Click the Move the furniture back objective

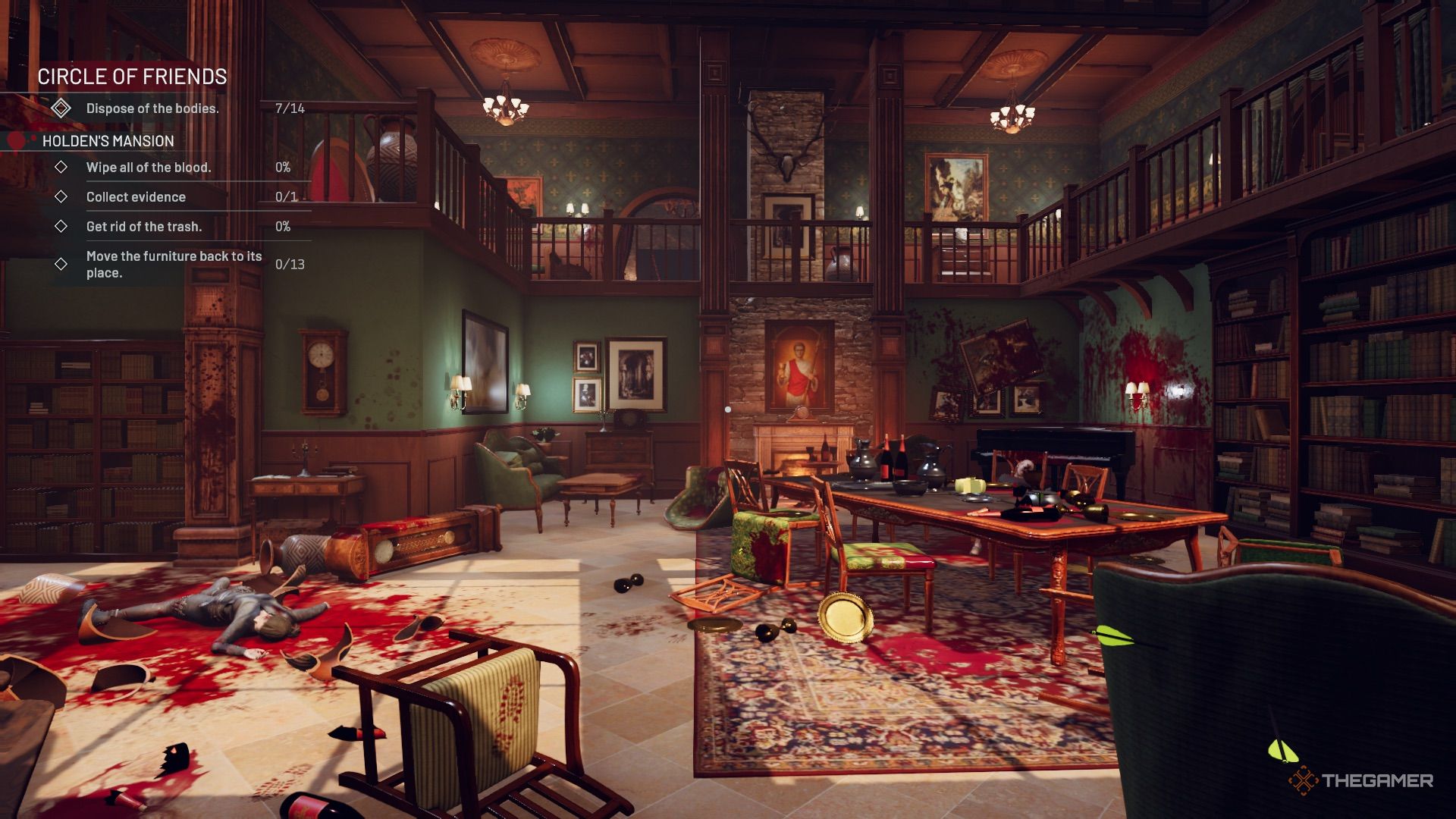click(x=174, y=264)
